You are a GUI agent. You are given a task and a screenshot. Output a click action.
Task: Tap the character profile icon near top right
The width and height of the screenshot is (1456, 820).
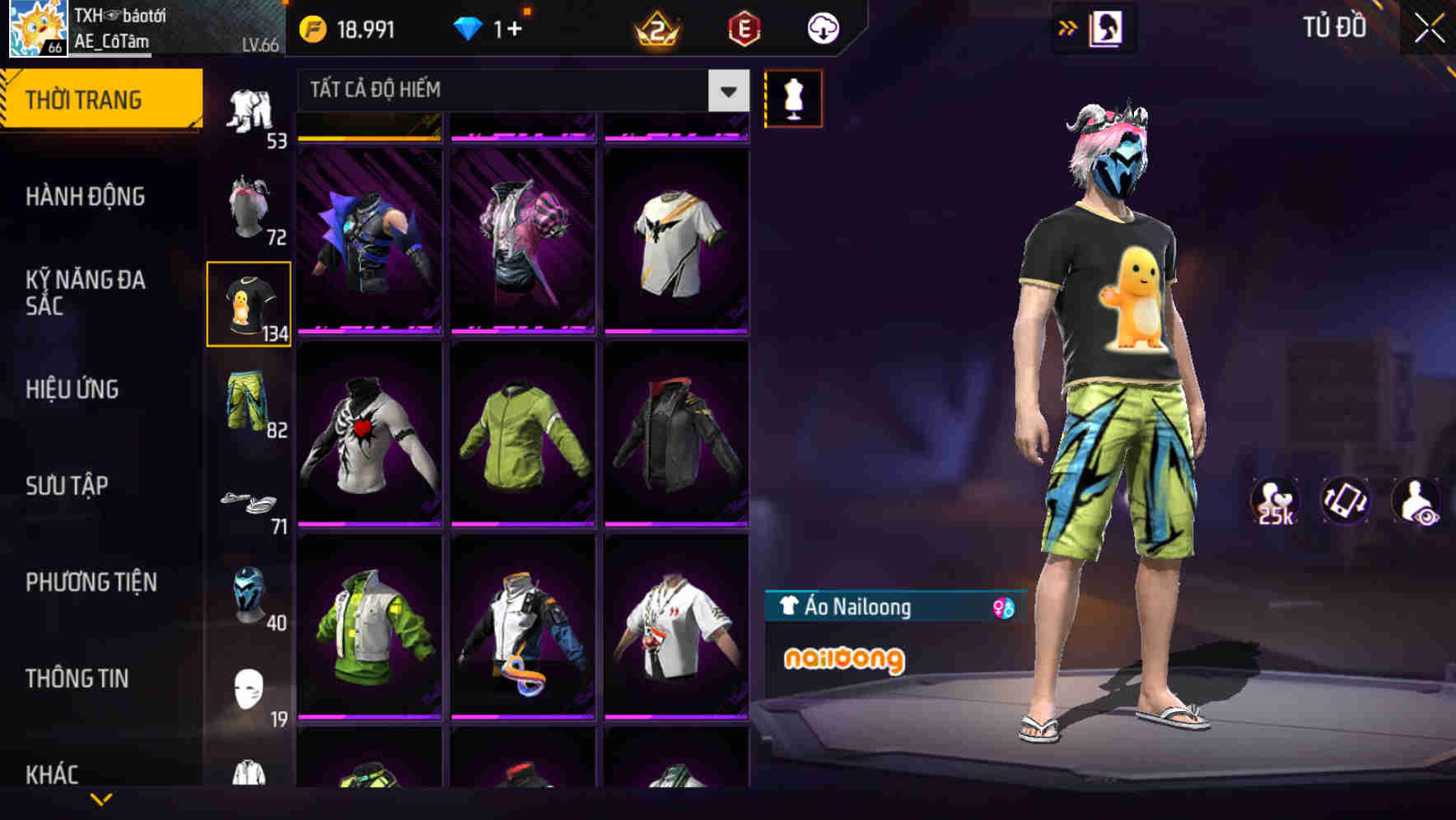(x=1104, y=27)
